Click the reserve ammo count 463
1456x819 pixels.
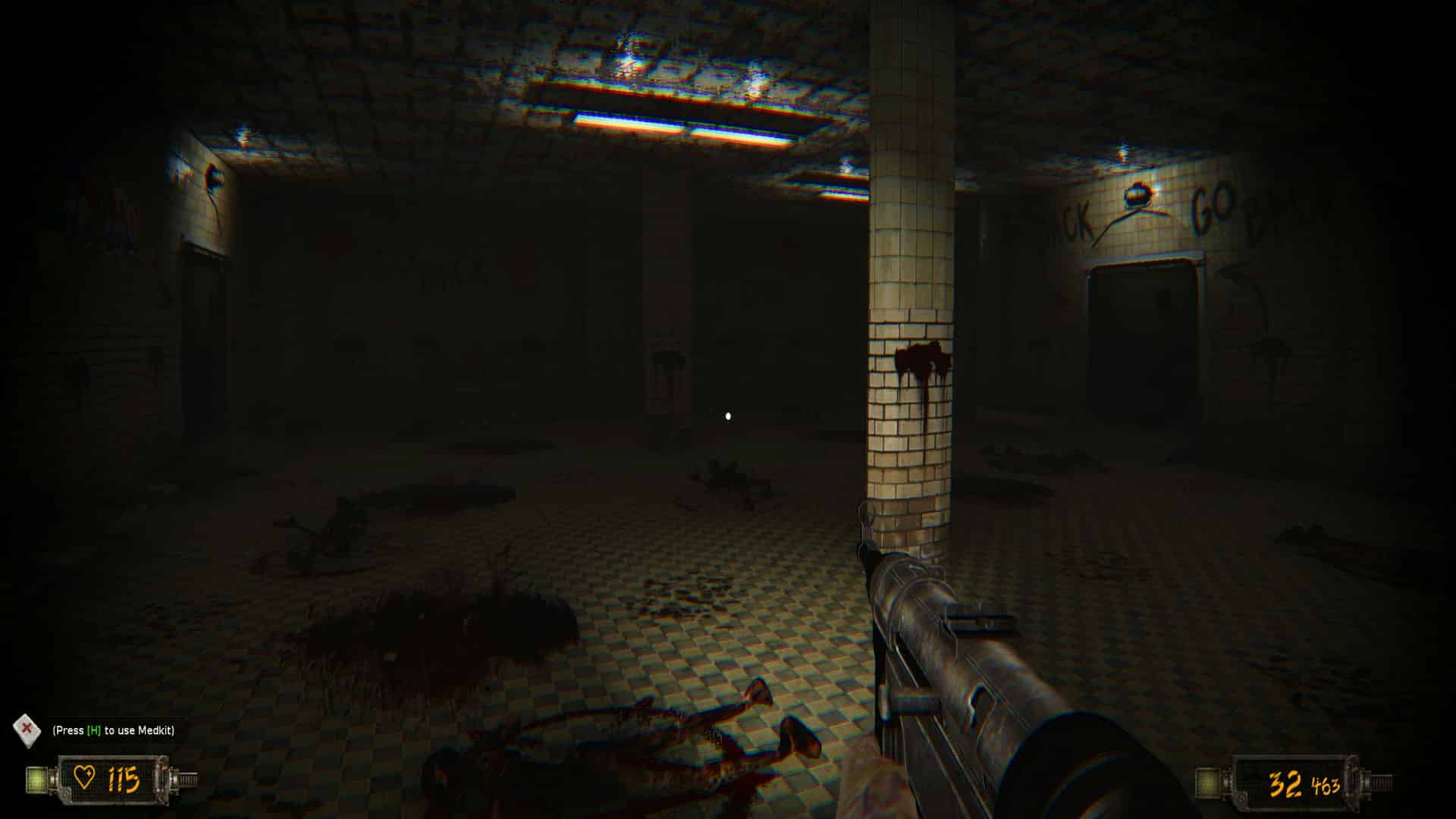point(1326,784)
